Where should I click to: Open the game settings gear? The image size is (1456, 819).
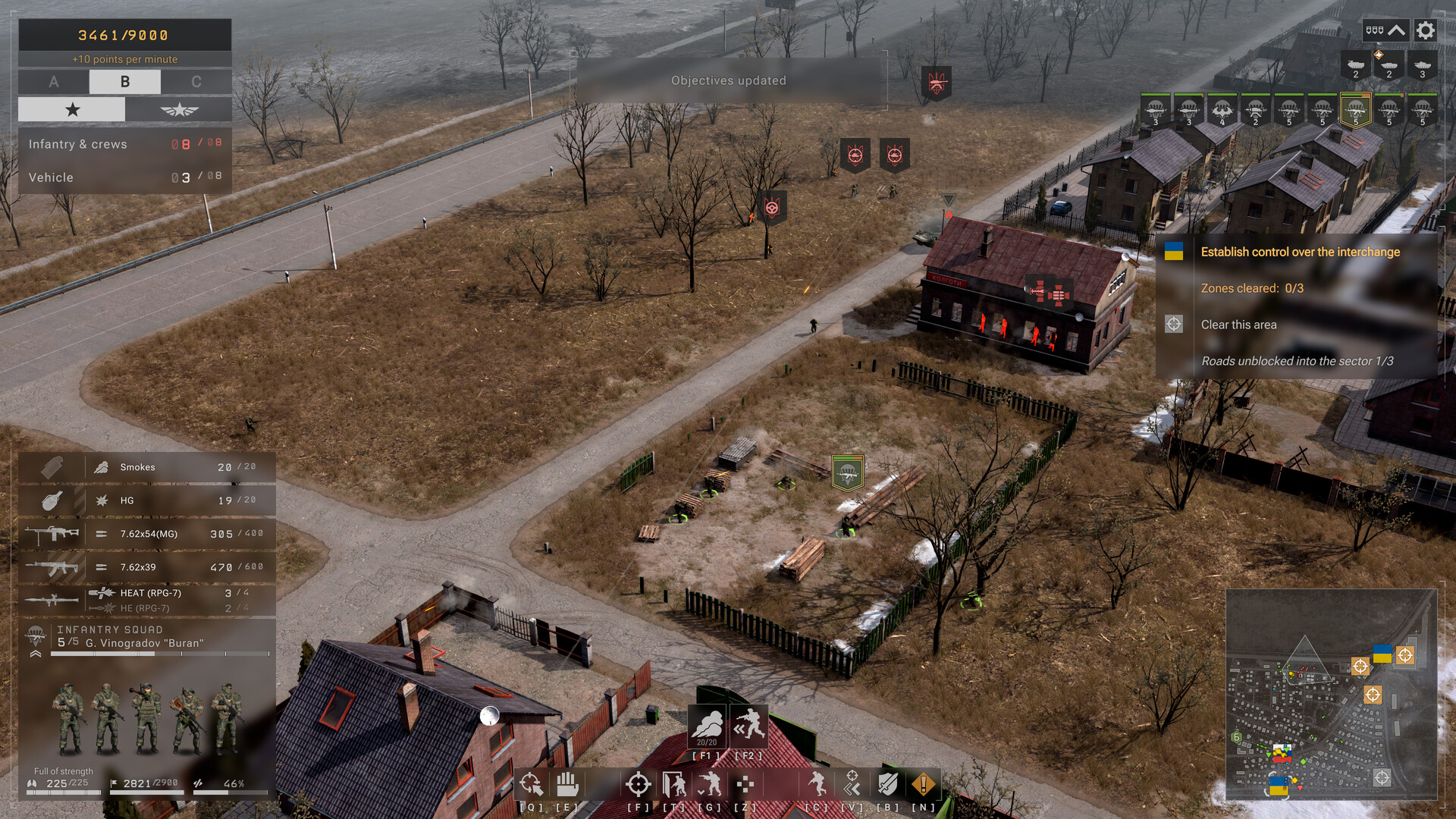coord(1426,30)
